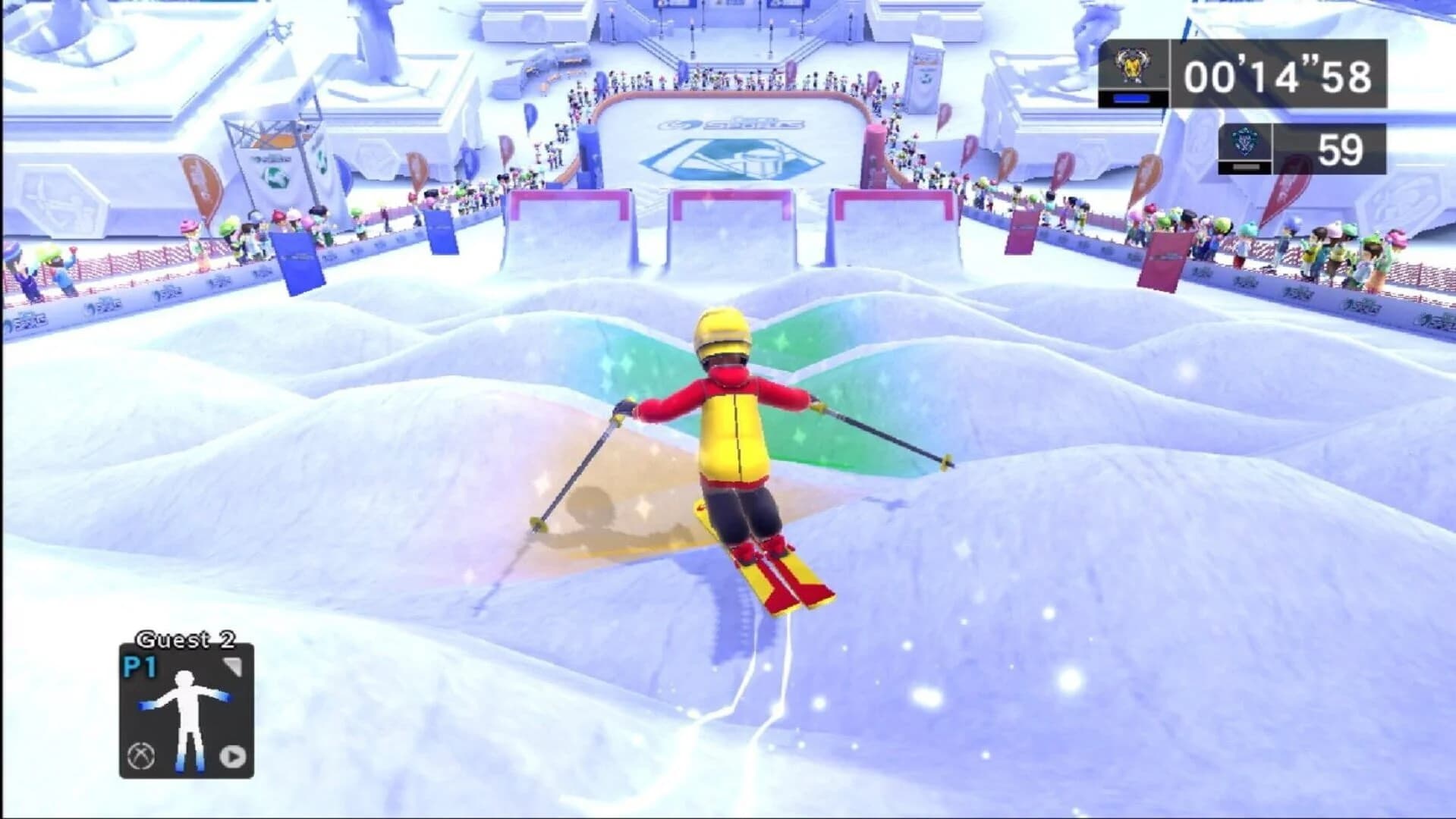Click the Xbox Guide icon on player card

141,756
